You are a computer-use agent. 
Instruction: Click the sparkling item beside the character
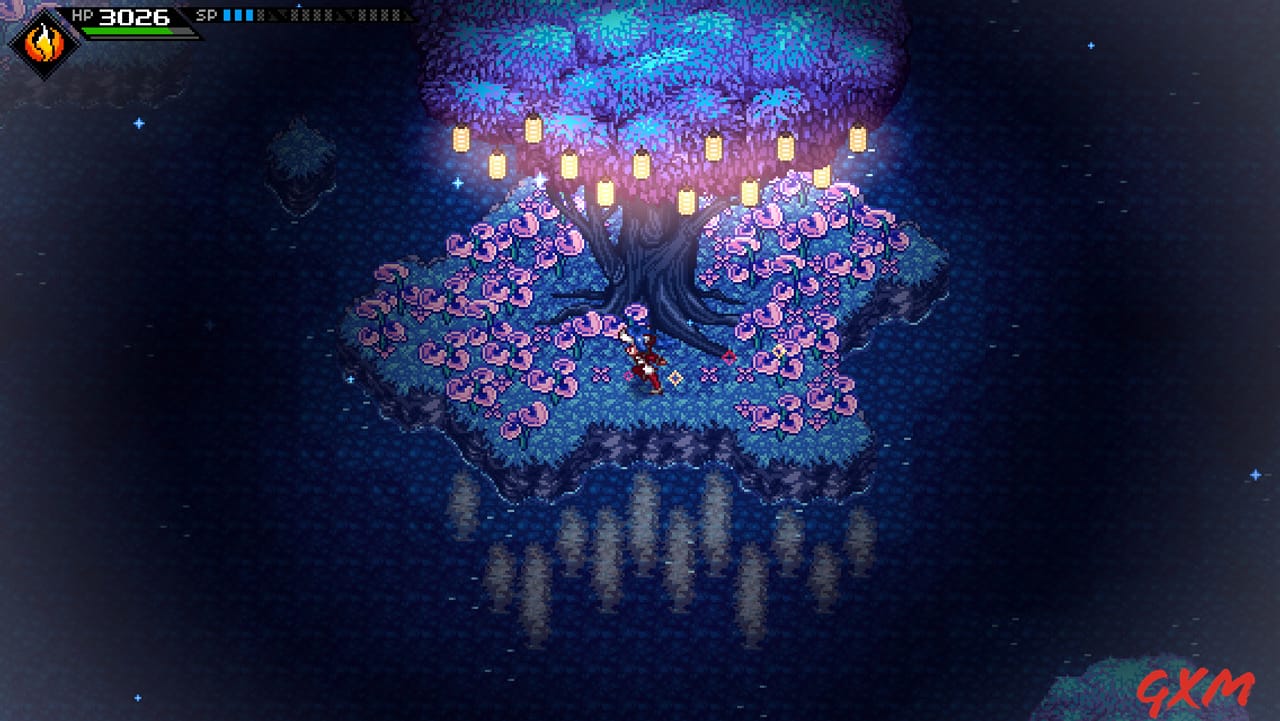675,377
